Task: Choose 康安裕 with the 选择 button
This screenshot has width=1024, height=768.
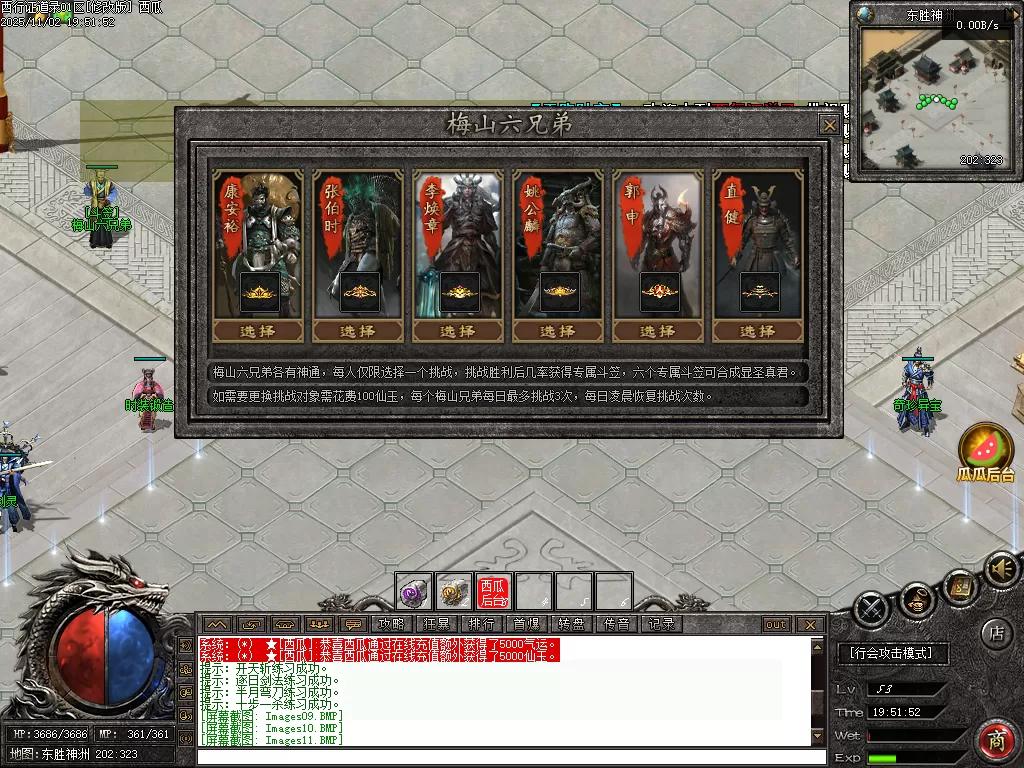Action: [258, 331]
